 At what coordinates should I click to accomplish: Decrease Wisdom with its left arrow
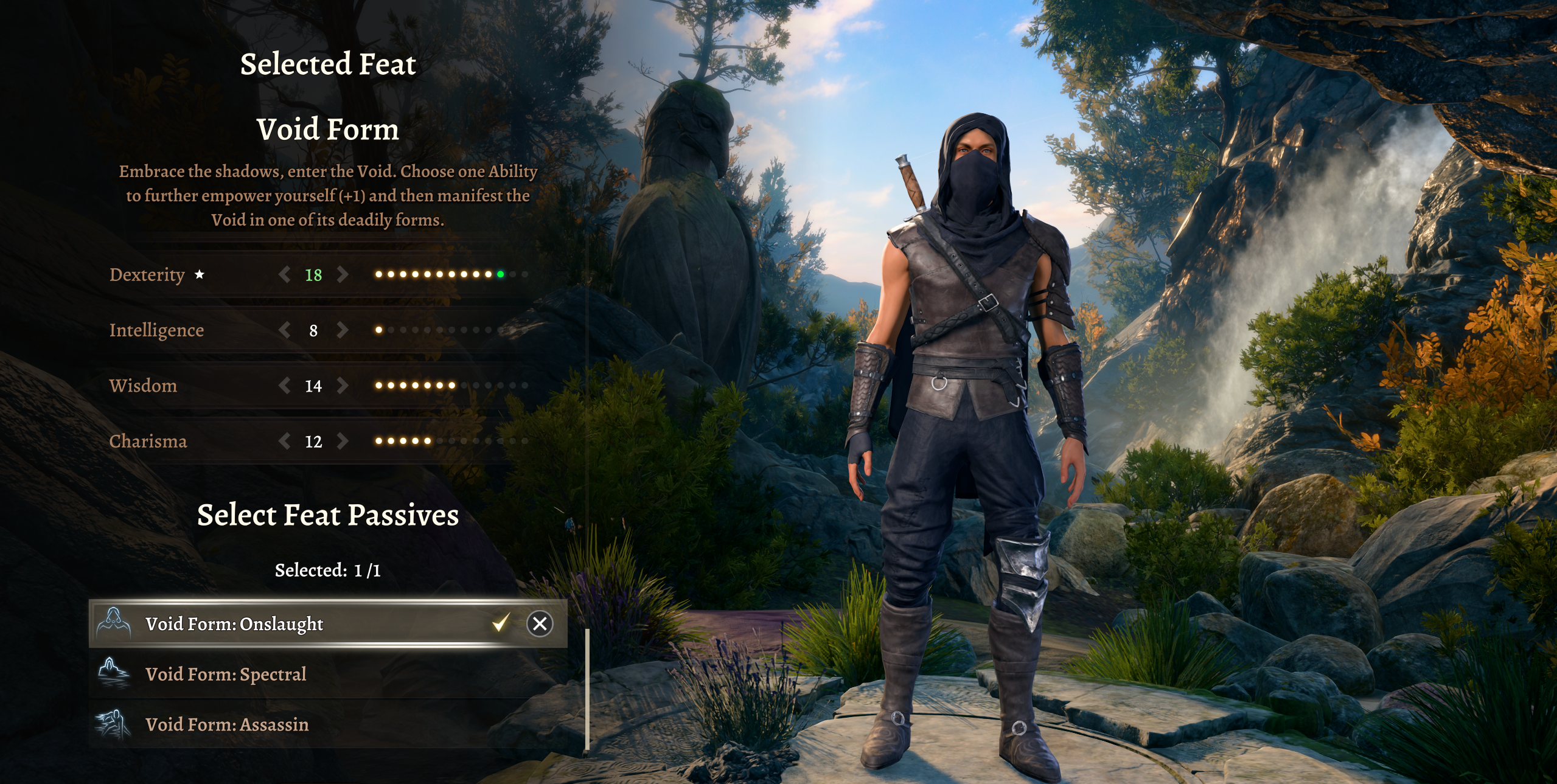point(284,386)
